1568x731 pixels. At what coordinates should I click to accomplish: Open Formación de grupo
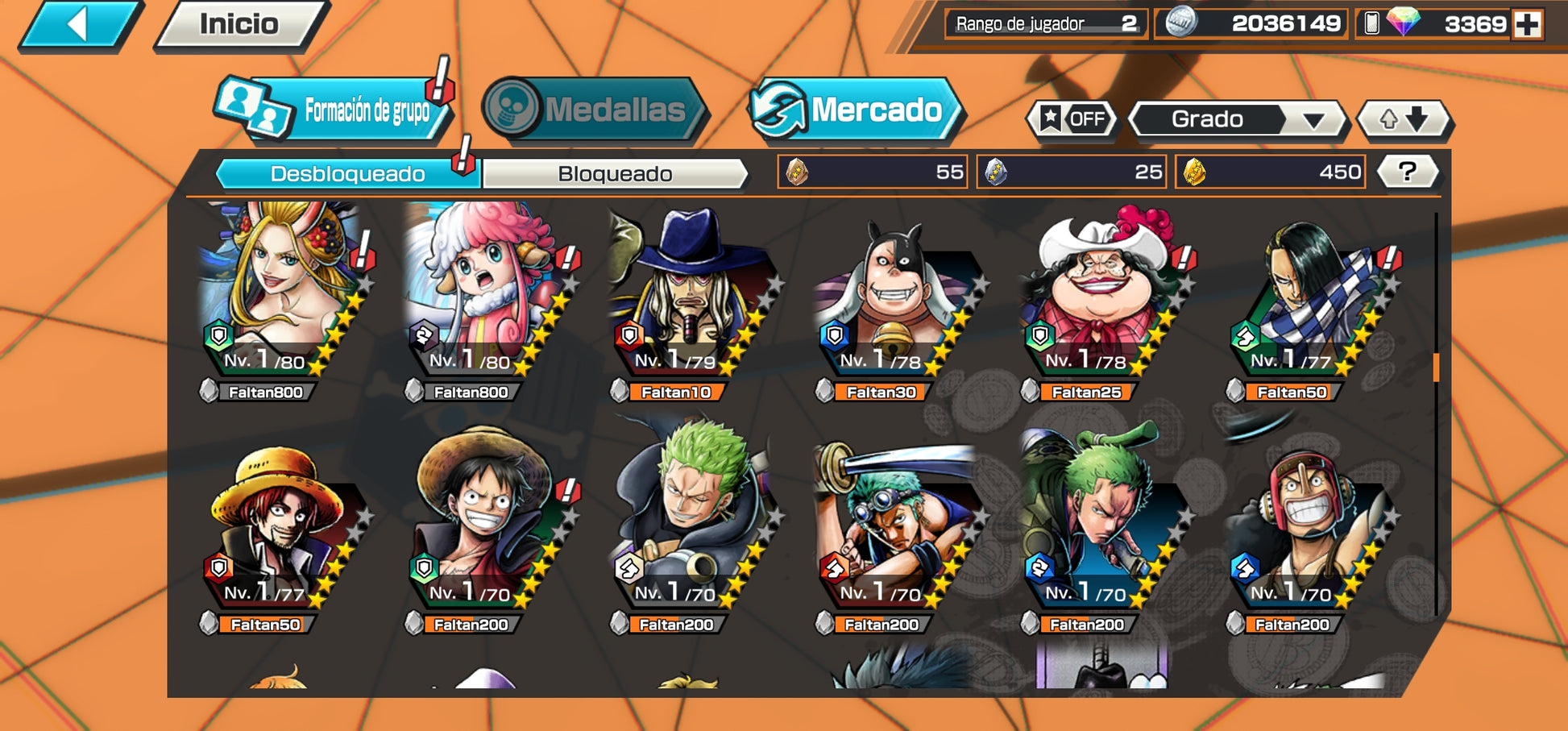click(334, 110)
